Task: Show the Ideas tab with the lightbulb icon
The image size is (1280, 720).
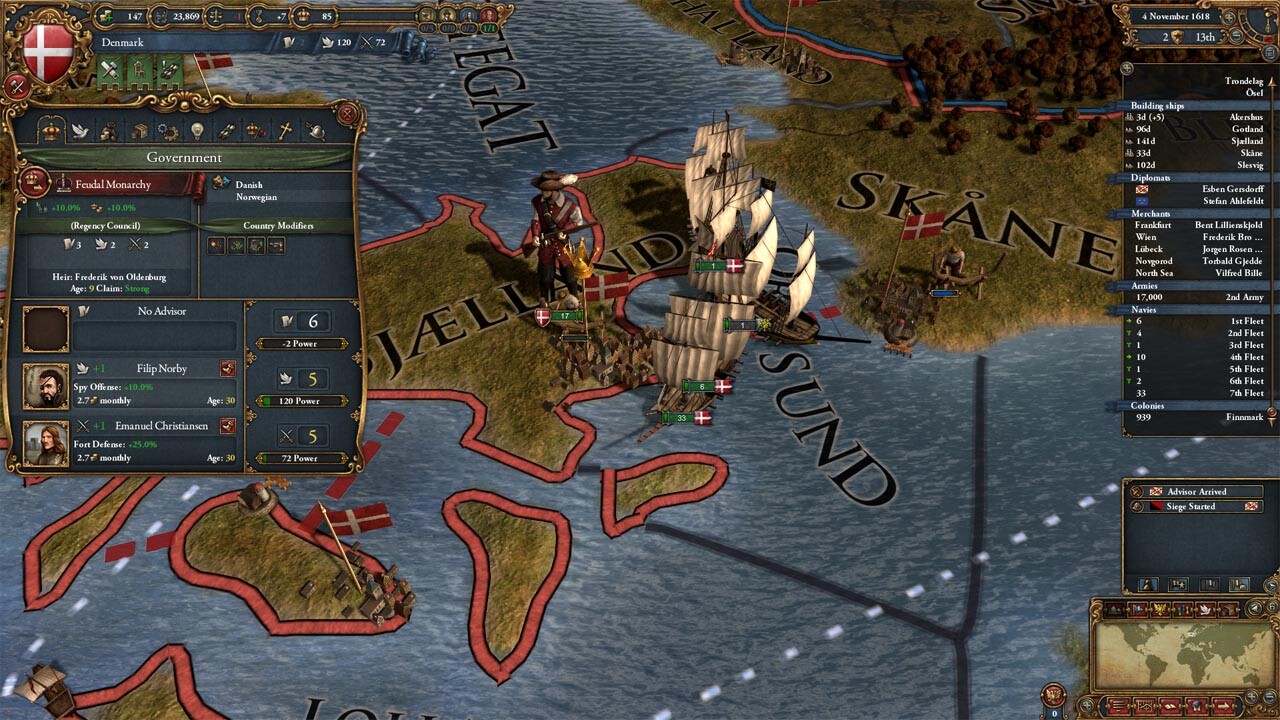Action: coord(197,131)
